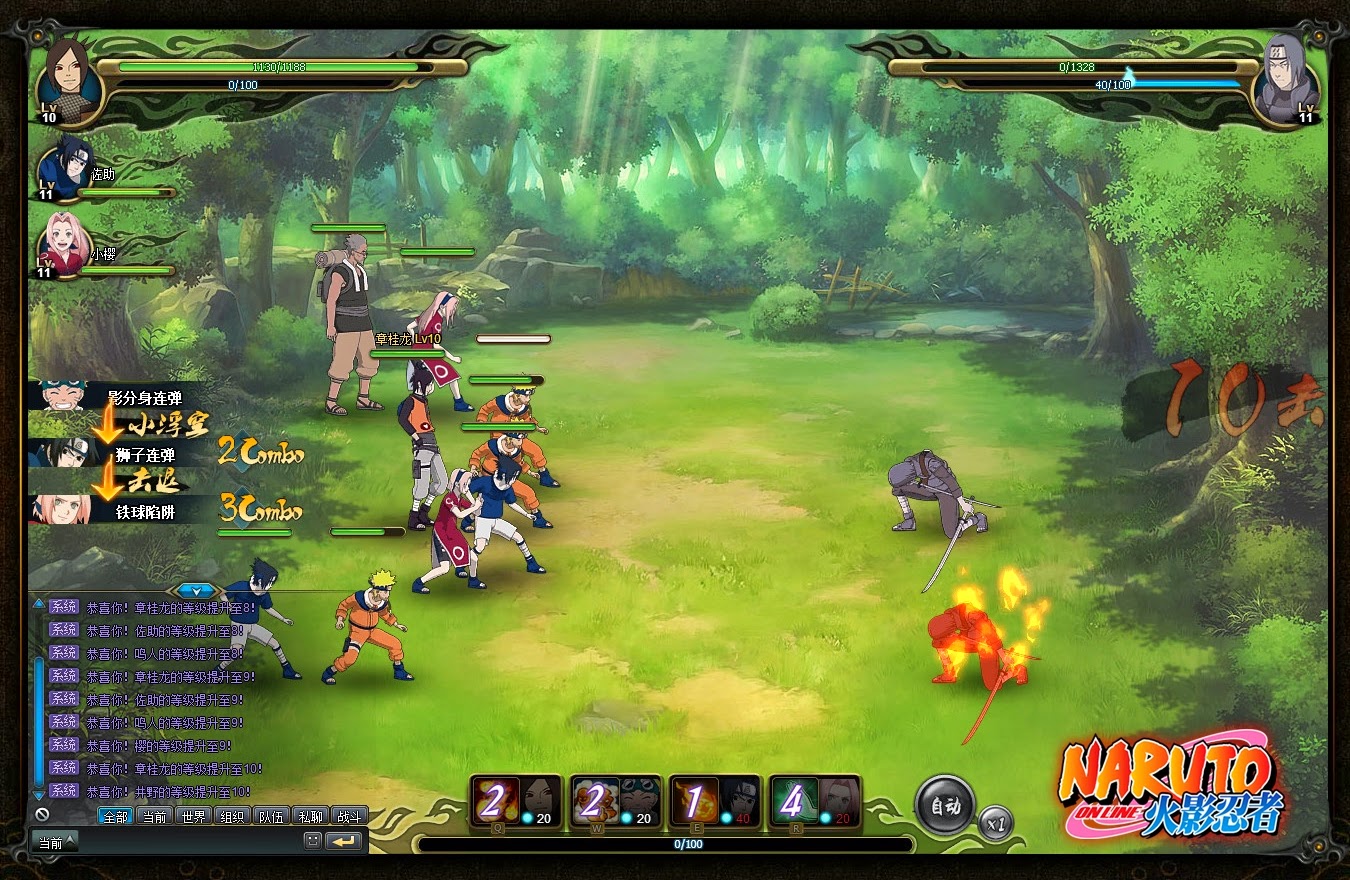Show the 队伍 team chat tab

pyautogui.click(x=271, y=817)
